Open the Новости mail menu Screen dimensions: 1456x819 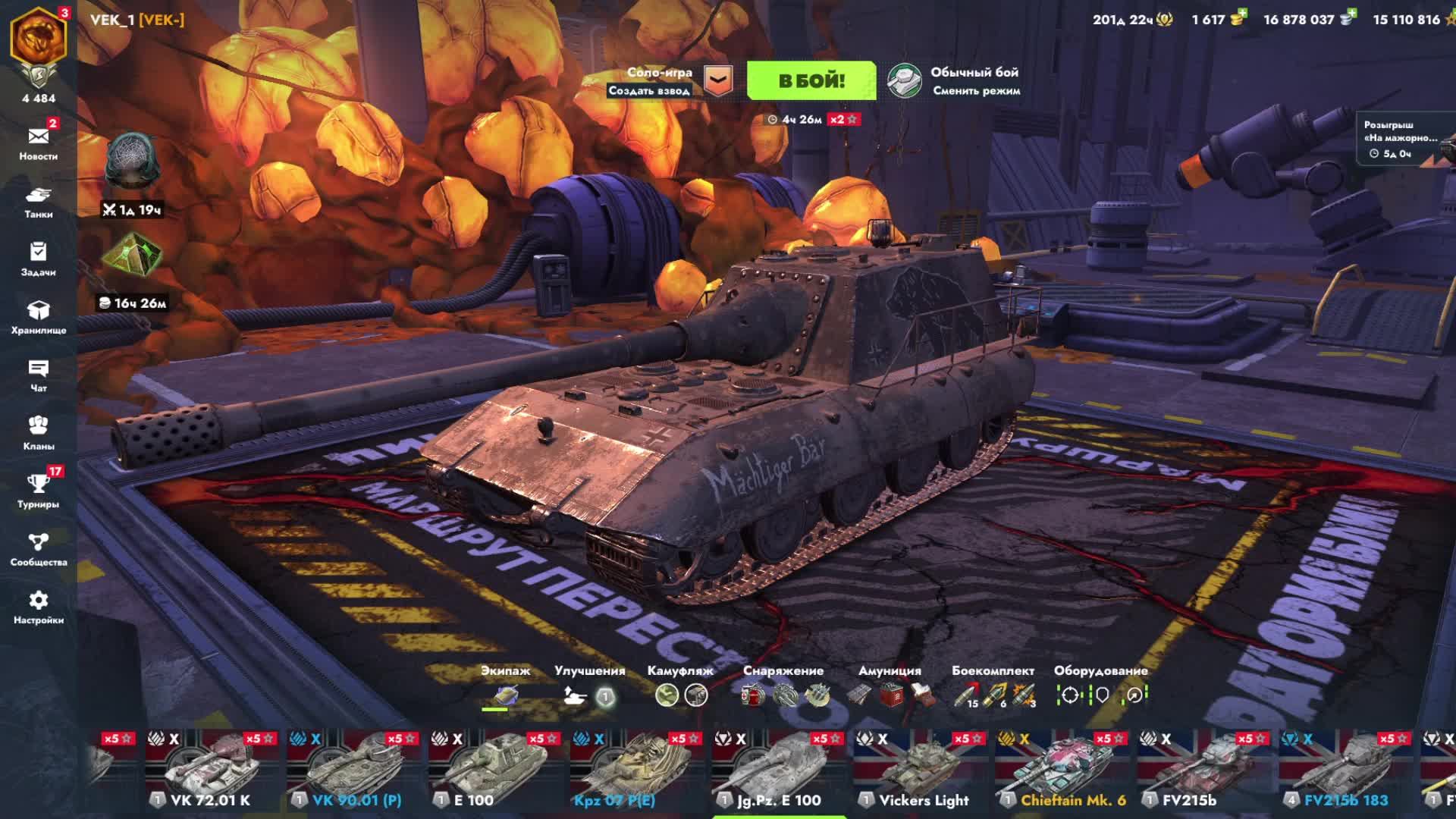(x=38, y=143)
